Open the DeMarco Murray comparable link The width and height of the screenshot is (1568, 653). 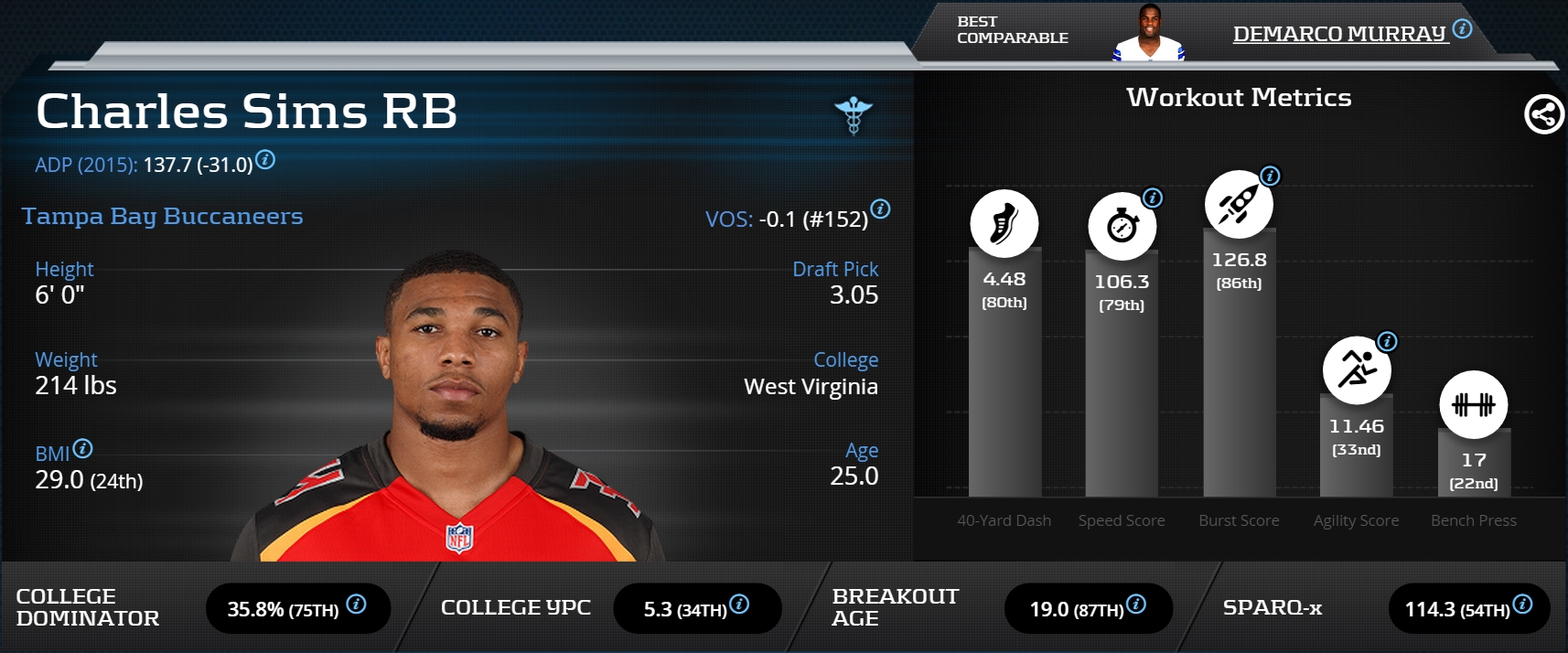(1338, 34)
